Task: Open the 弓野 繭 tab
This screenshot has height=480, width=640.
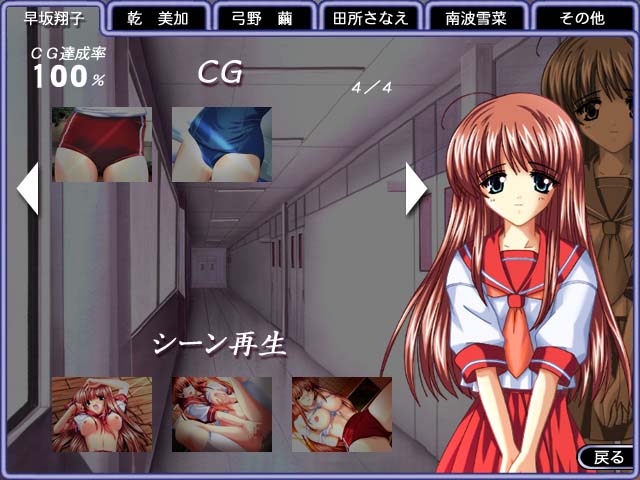Action: (263, 17)
